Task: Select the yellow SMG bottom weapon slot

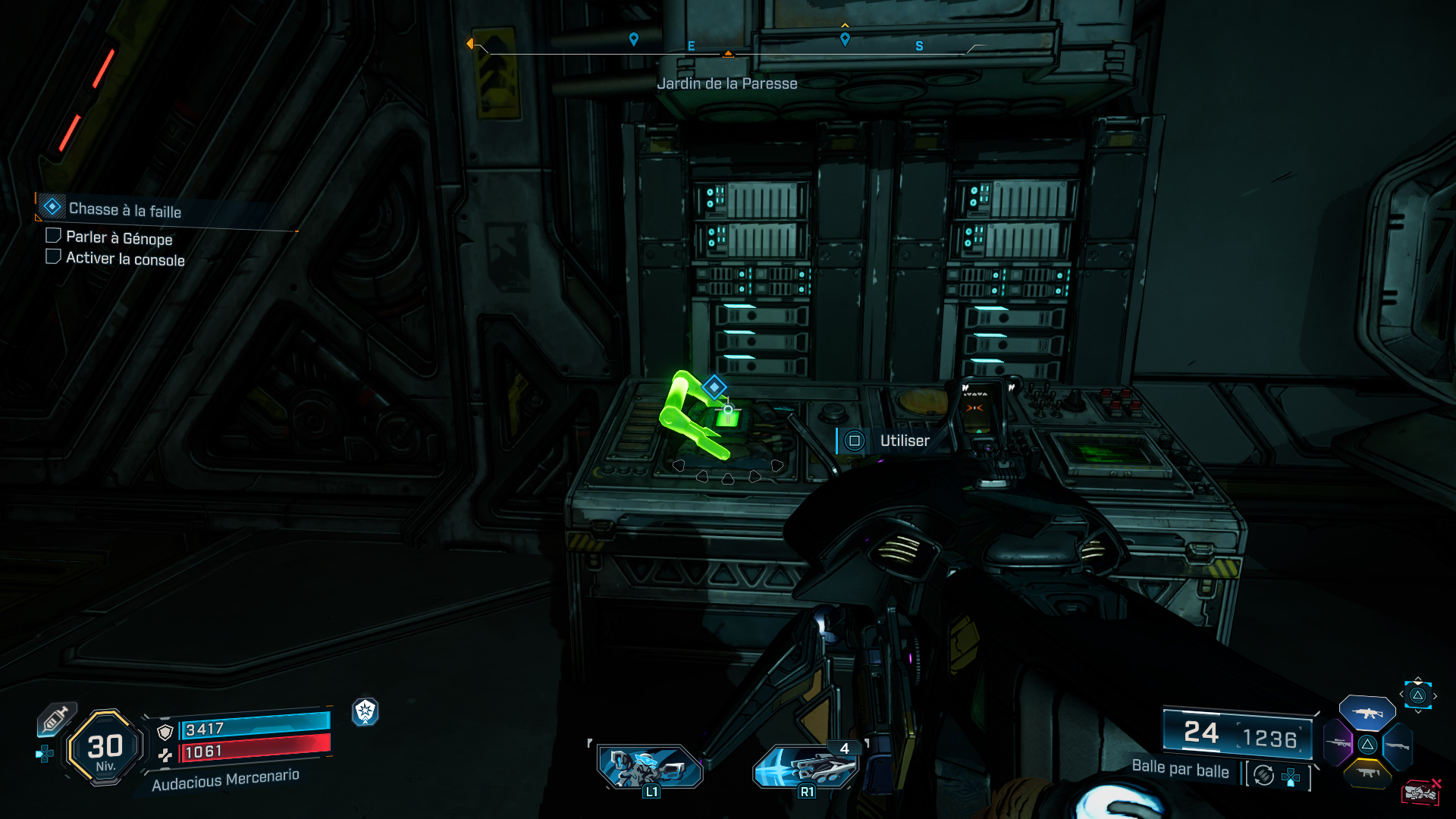Action: click(x=1368, y=773)
